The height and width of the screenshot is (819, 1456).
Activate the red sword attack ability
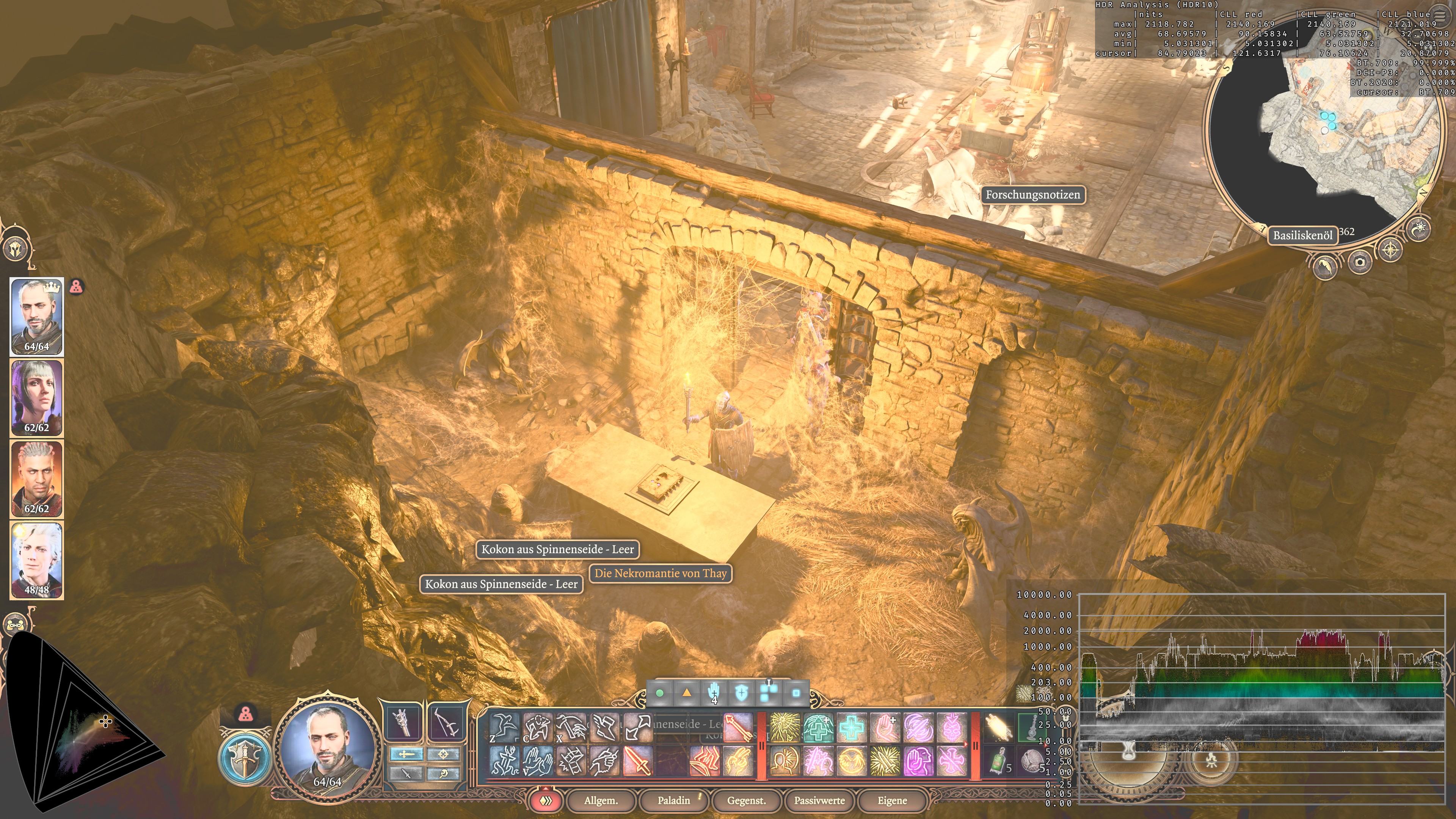638,760
